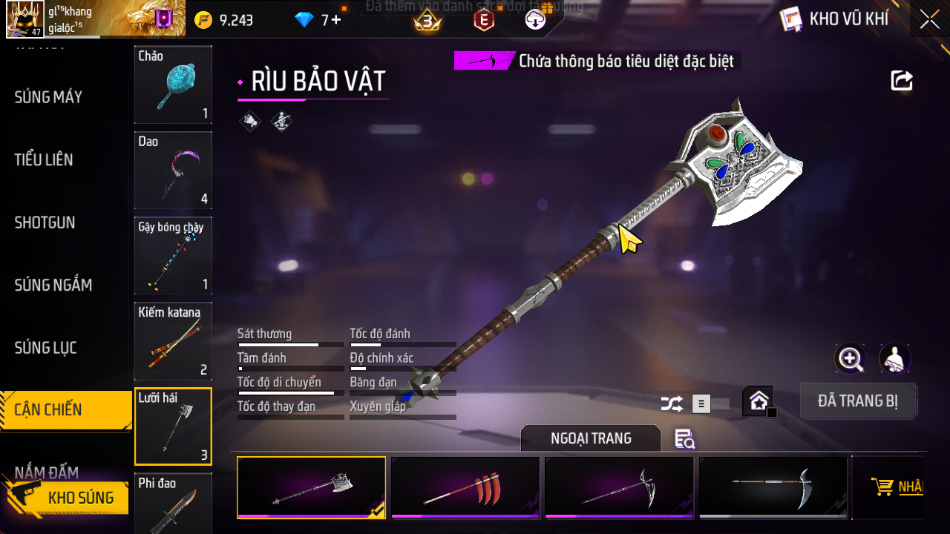The height and width of the screenshot is (534, 950).
Task: Select the red claw scythe skin
Action: pos(465,488)
